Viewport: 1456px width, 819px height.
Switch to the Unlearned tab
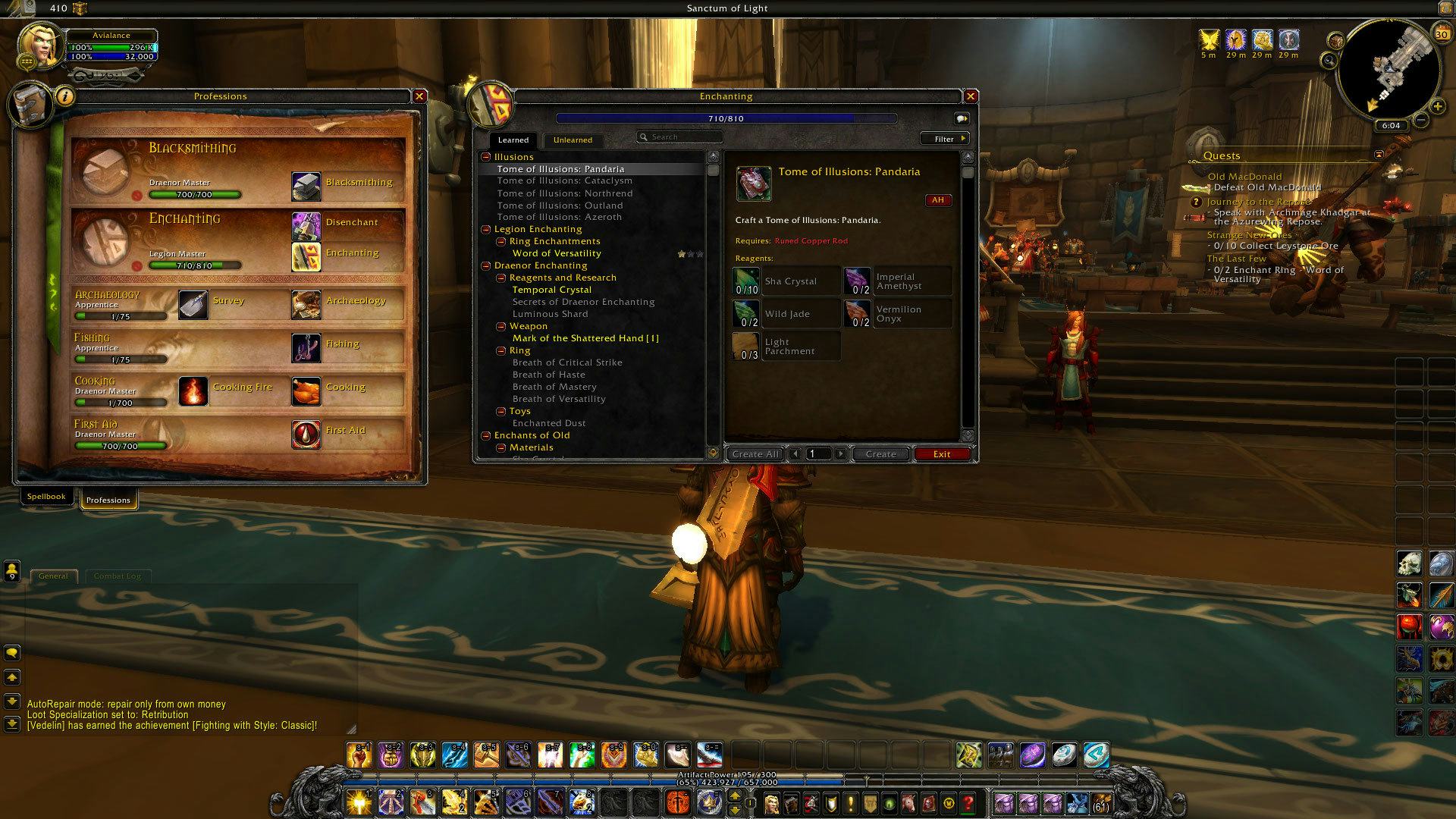pos(573,140)
